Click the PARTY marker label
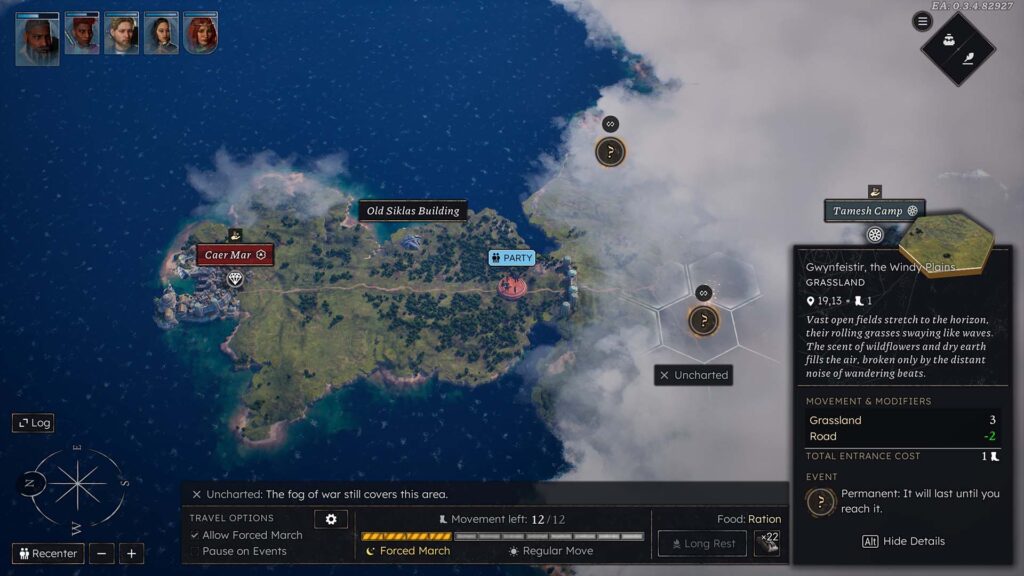1024x576 pixels. click(x=512, y=258)
